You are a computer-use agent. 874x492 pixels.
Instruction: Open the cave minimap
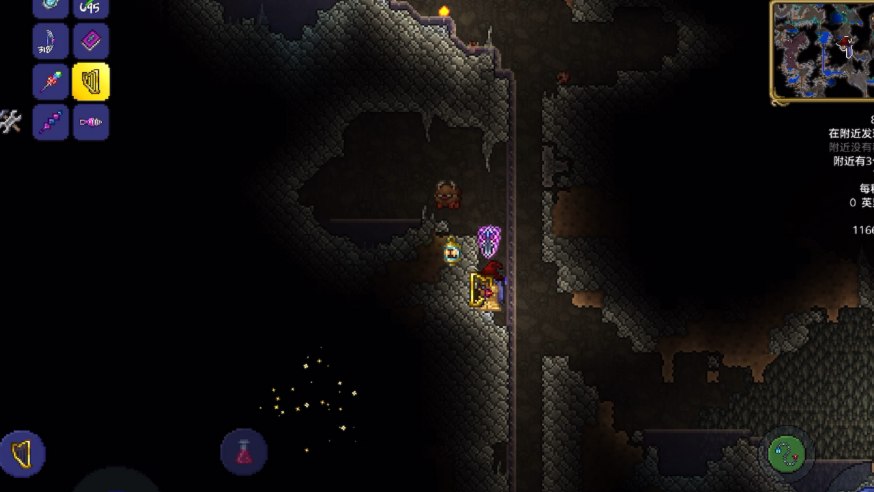[822, 50]
